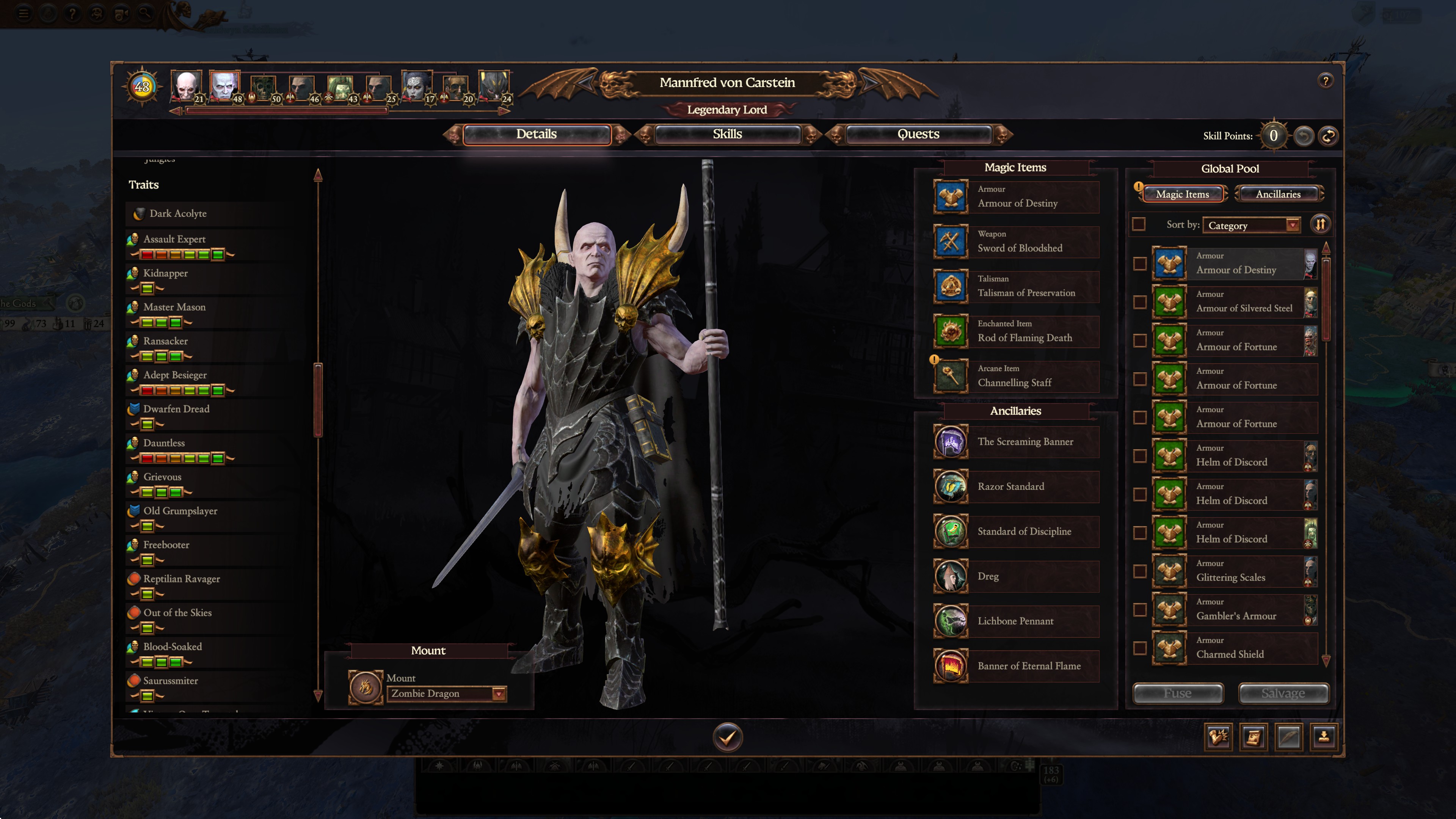This screenshot has height=819, width=1456.
Task: Open the help question mark icon
Action: (1326, 80)
